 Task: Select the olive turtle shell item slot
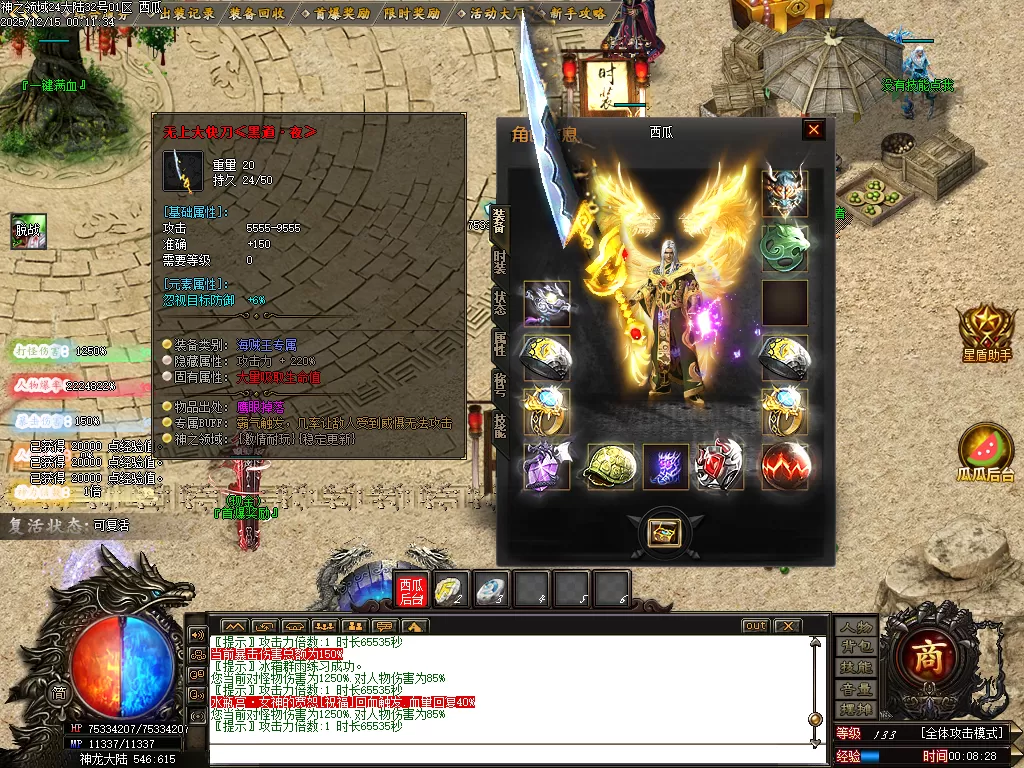tap(609, 466)
